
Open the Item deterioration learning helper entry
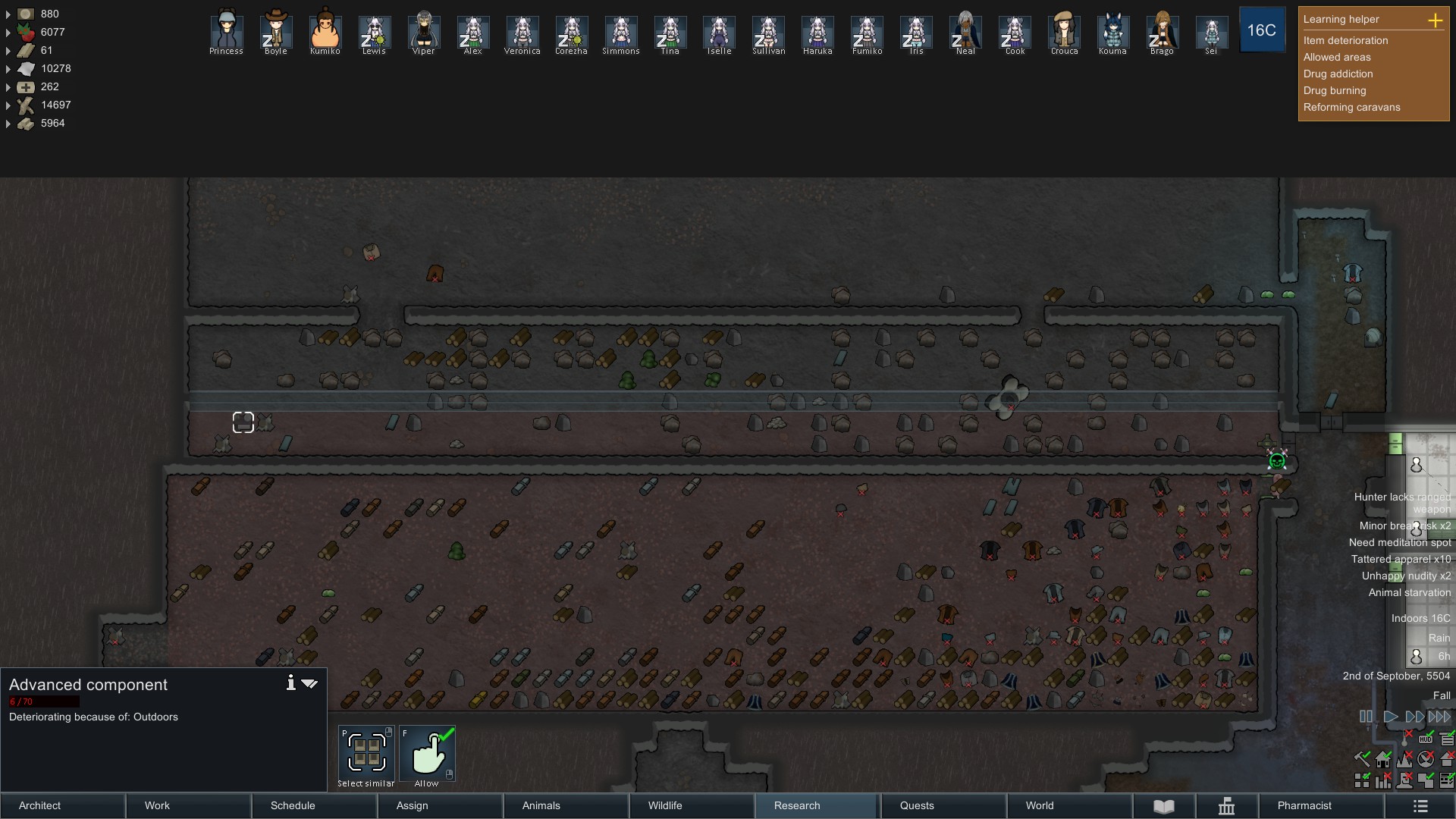pyautogui.click(x=1345, y=40)
